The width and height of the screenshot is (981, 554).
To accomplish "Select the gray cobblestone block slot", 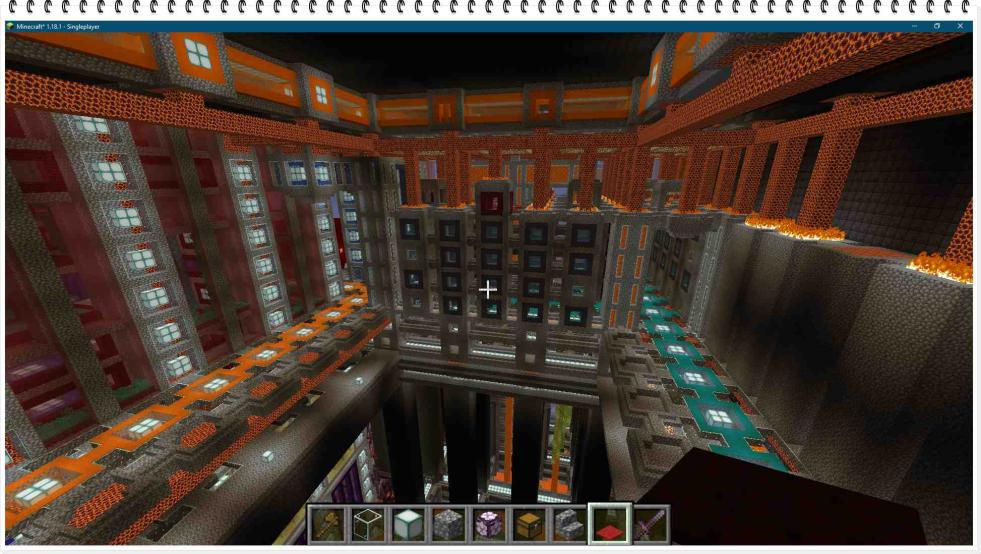I will [x=447, y=524].
